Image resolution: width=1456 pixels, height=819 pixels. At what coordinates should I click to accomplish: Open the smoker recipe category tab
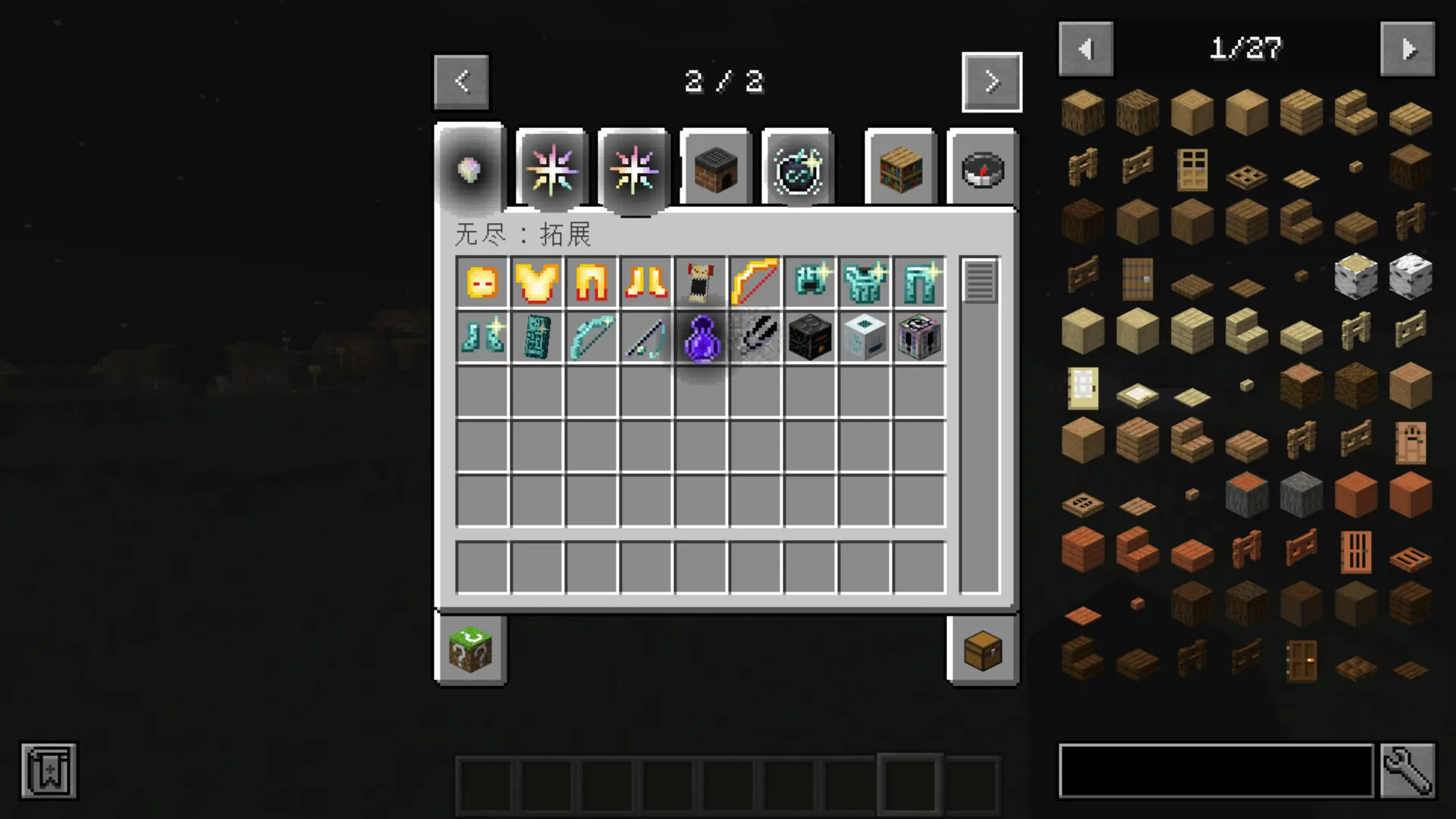coord(714,168)
